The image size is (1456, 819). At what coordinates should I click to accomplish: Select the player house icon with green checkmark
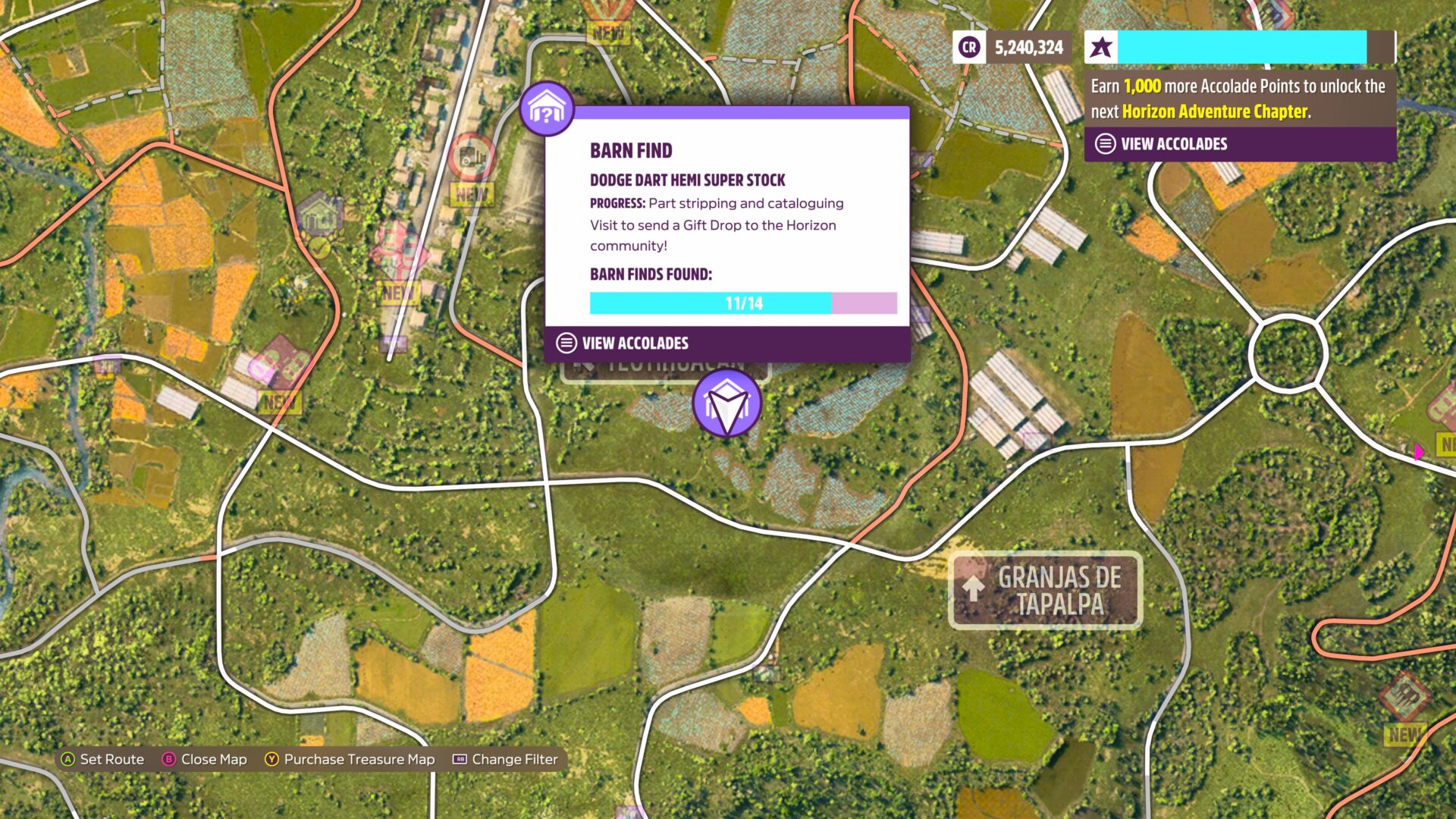pos(319,219)
